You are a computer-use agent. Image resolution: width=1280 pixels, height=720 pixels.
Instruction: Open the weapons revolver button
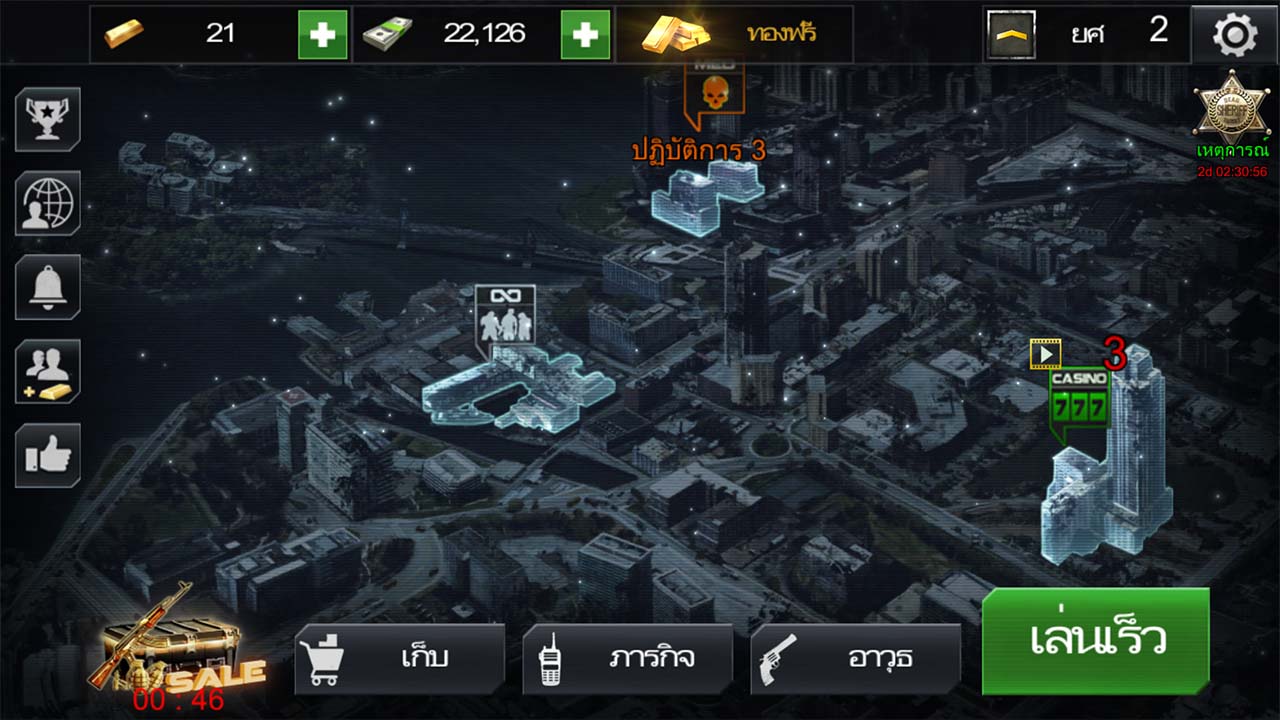[x=855, y=658]
